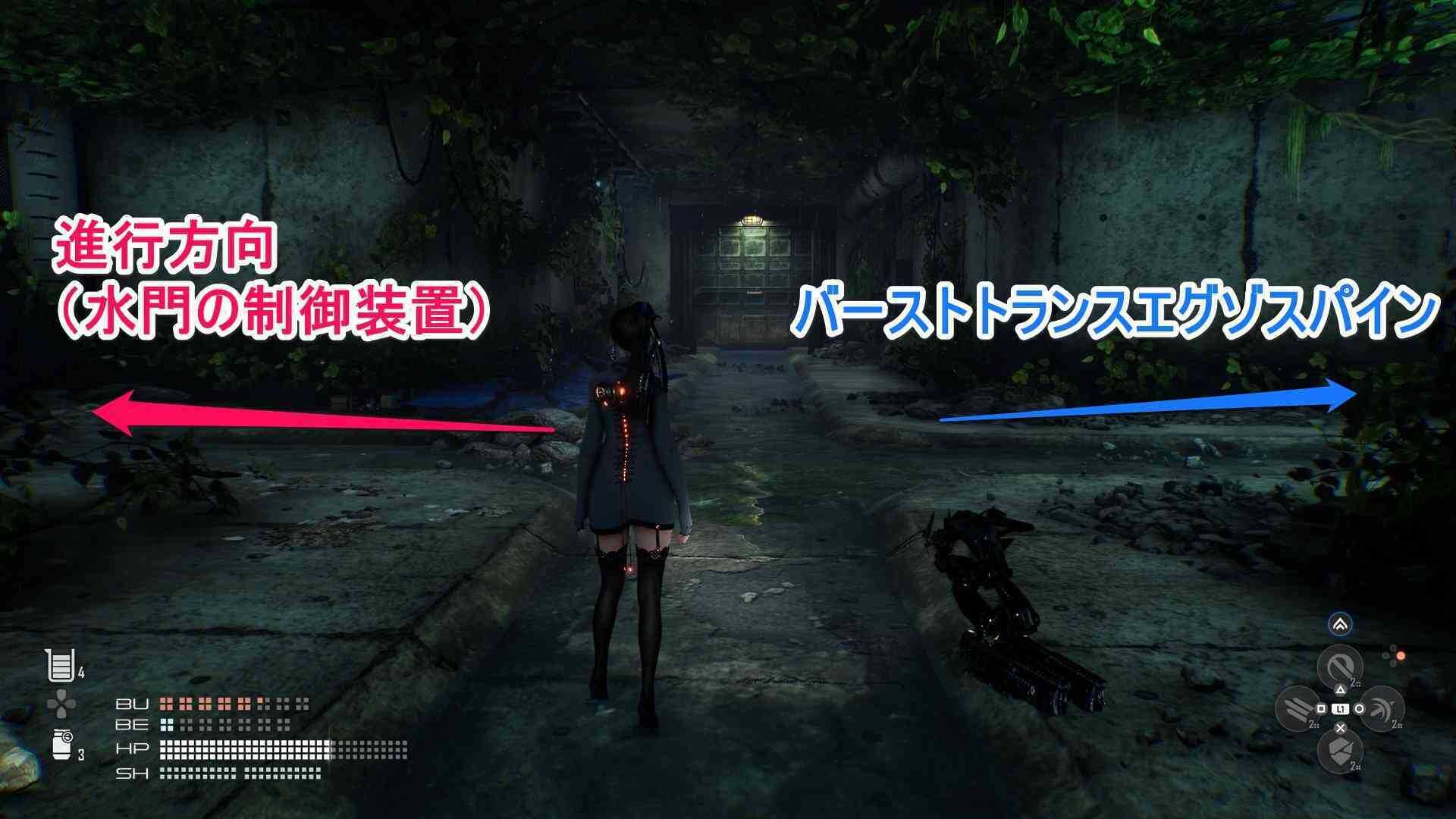The width and height of the screenshot is (1456, 819).
Task: Select the L1 label in the skill wheel
Action: [1341, 708]
